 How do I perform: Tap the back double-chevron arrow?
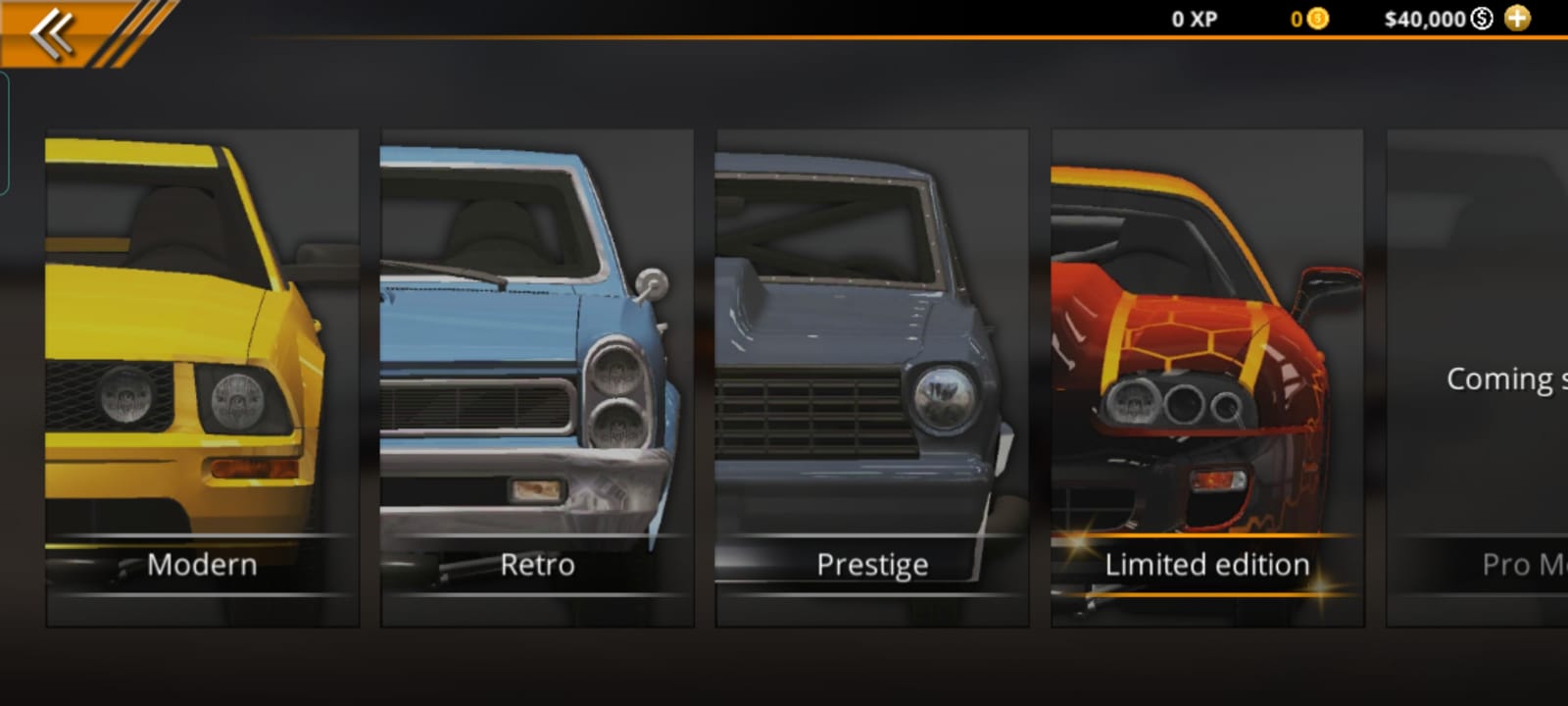click(x=51, y=31)
